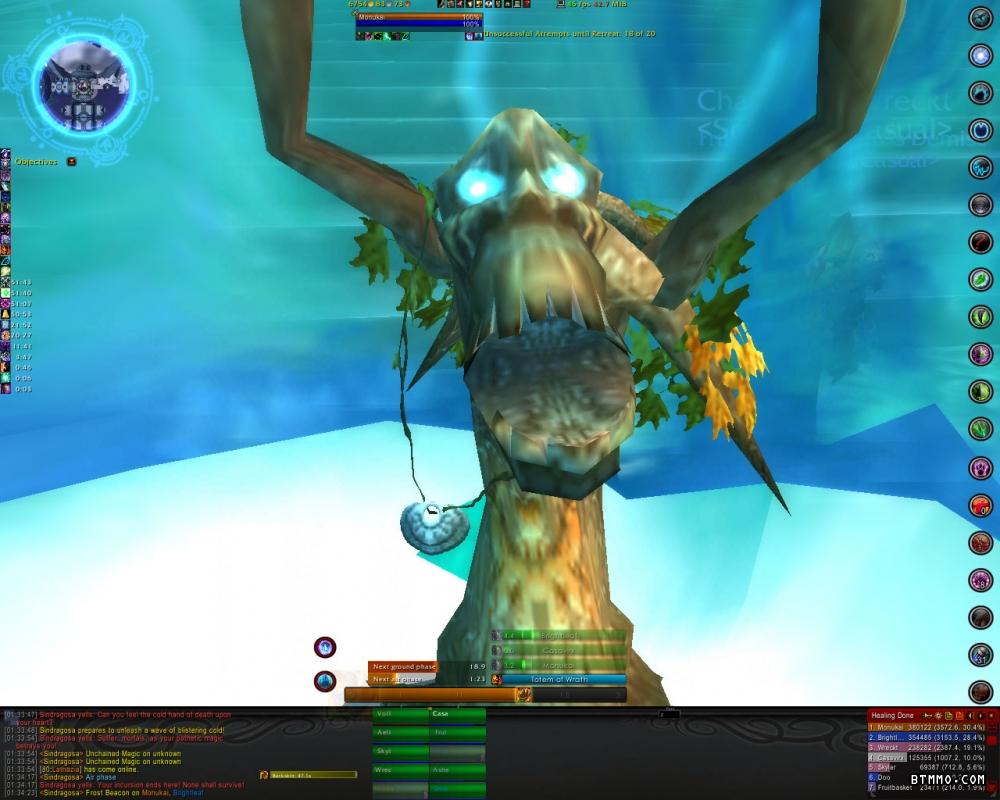Collapse the Objectives tracker with its red button
The height and width of the screenshot is (800, 1000).
click(x=71, y=162)
